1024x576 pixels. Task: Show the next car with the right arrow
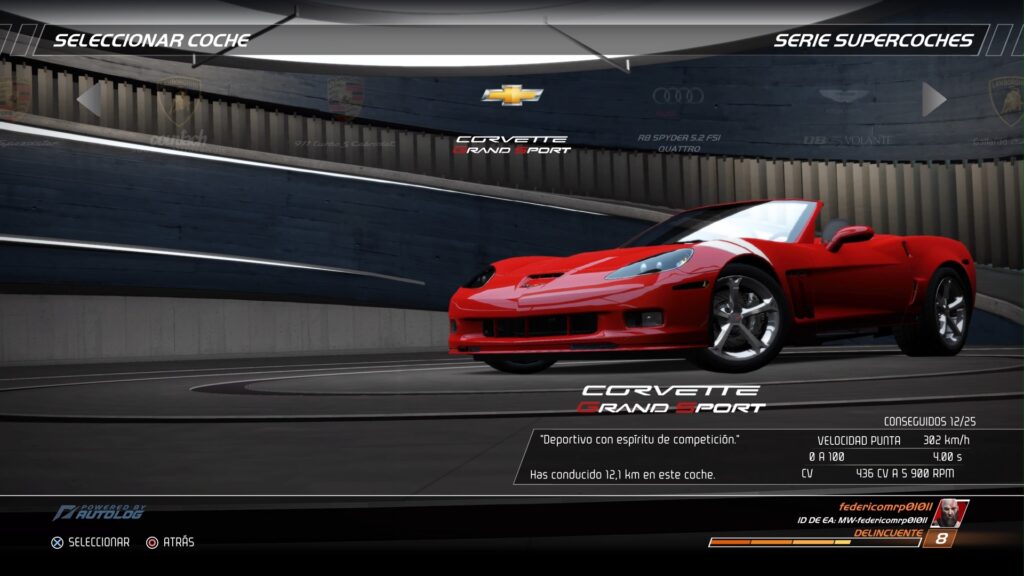(934, 99)
